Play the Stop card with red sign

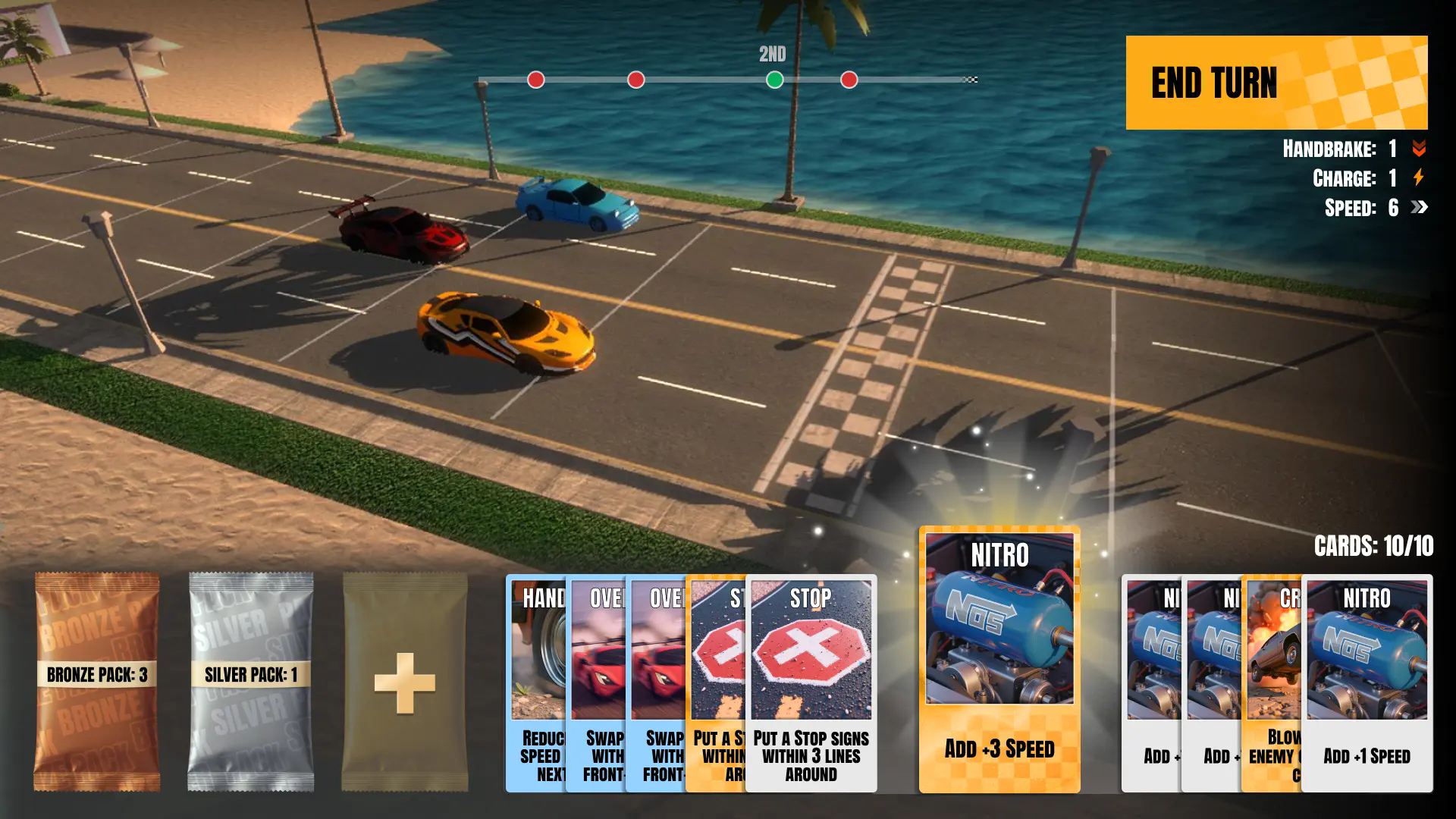click(x=811, y=682)
